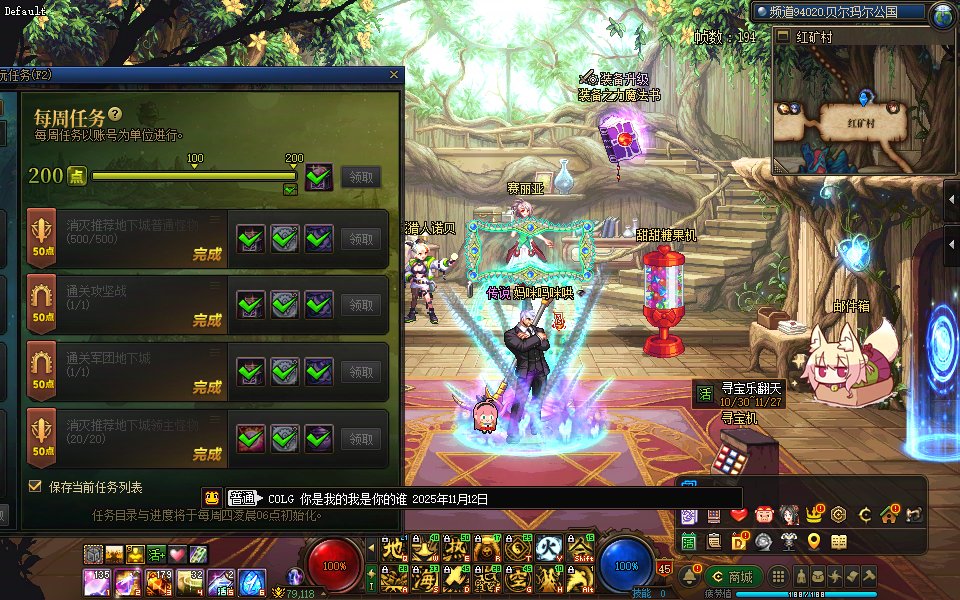This screenshot has height=600, width=960.
Task: Activate the 地 skill icon
Action: pos(394,549)
